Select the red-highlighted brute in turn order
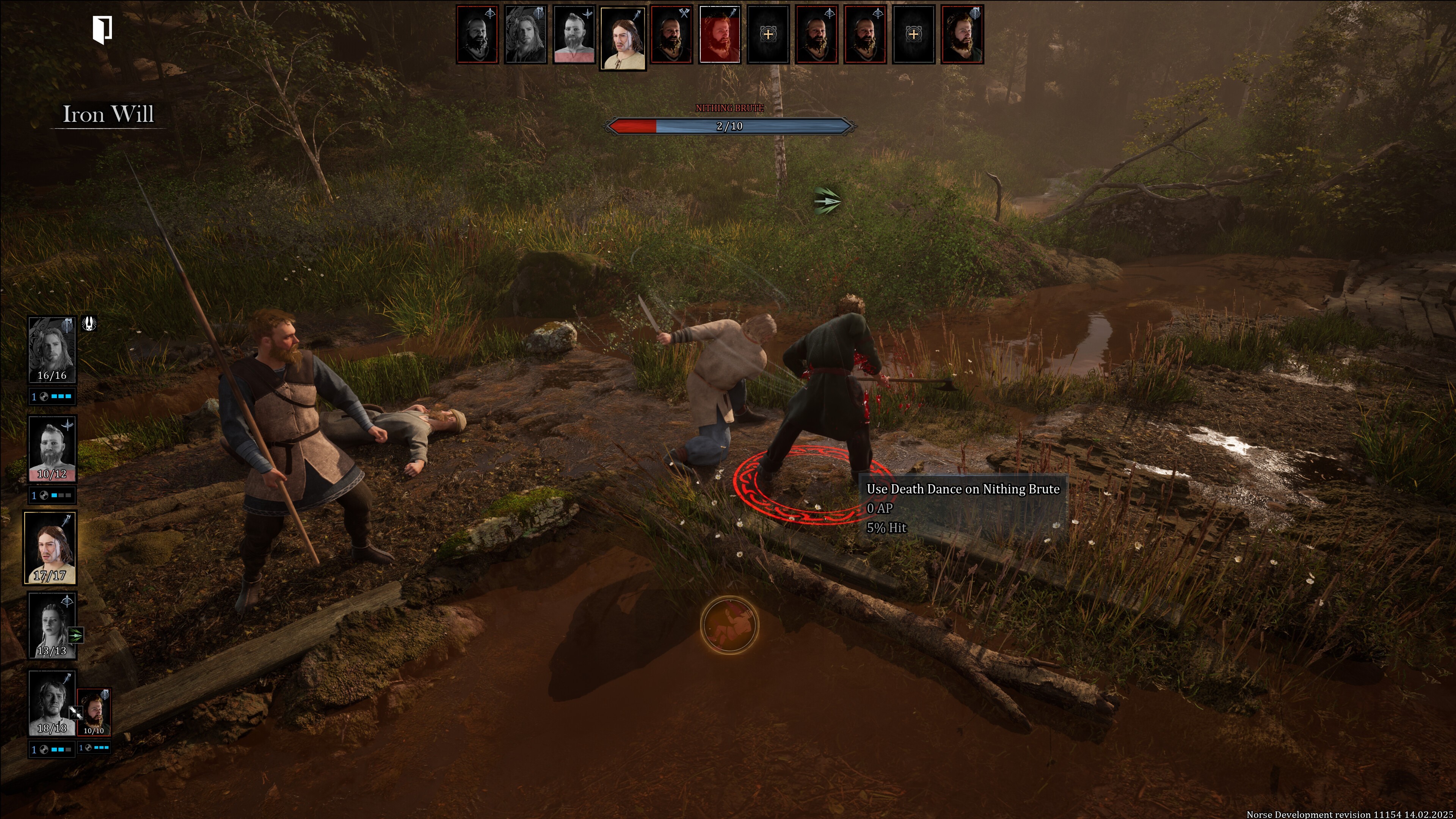 click(x=720, y=35)
